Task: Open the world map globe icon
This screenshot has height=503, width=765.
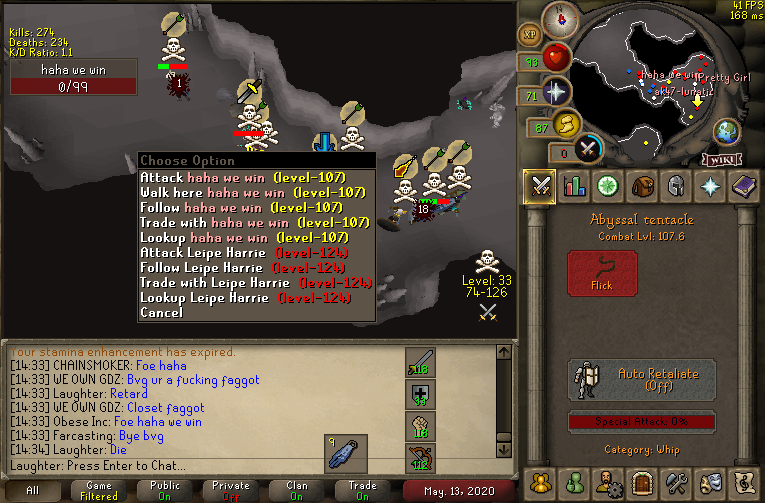Action: (726, 131)
